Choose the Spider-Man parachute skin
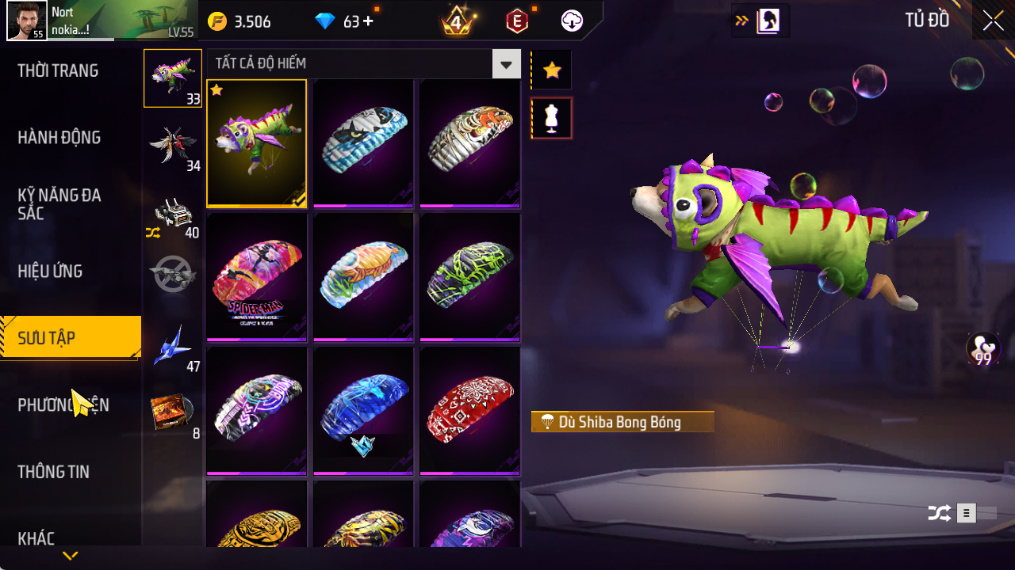Viewport: 1015px width, 570px height. pos(257,276)
